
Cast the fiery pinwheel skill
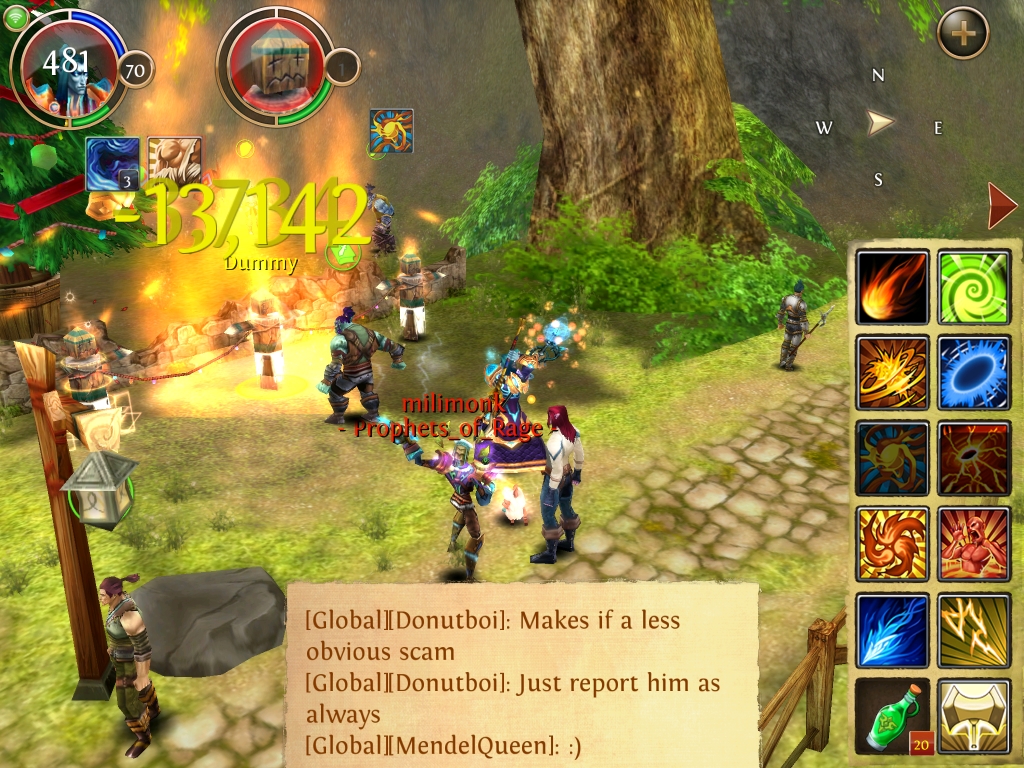[893, 544]
